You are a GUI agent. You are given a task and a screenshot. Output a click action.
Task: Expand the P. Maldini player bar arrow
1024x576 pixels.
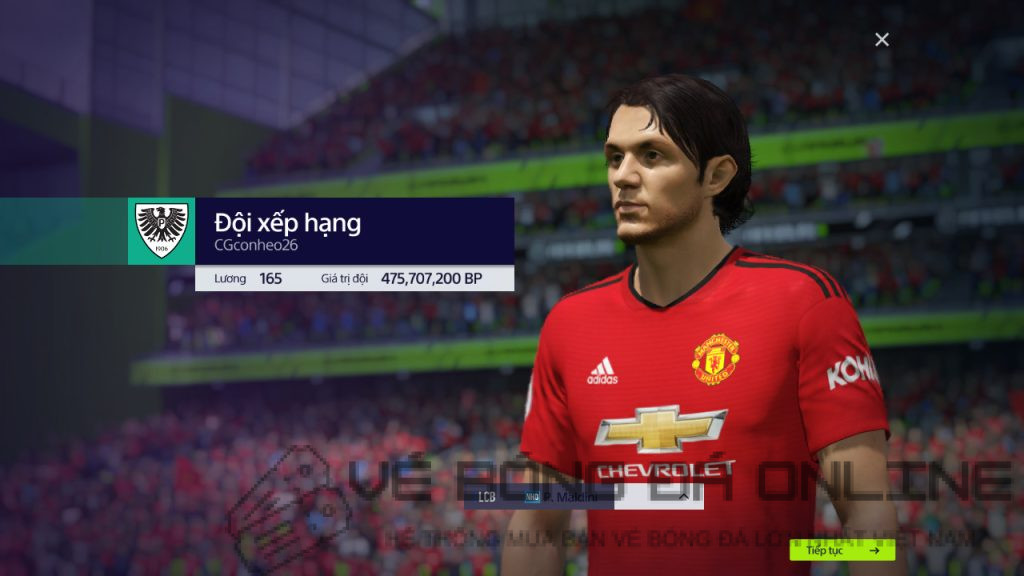point(684,496)
